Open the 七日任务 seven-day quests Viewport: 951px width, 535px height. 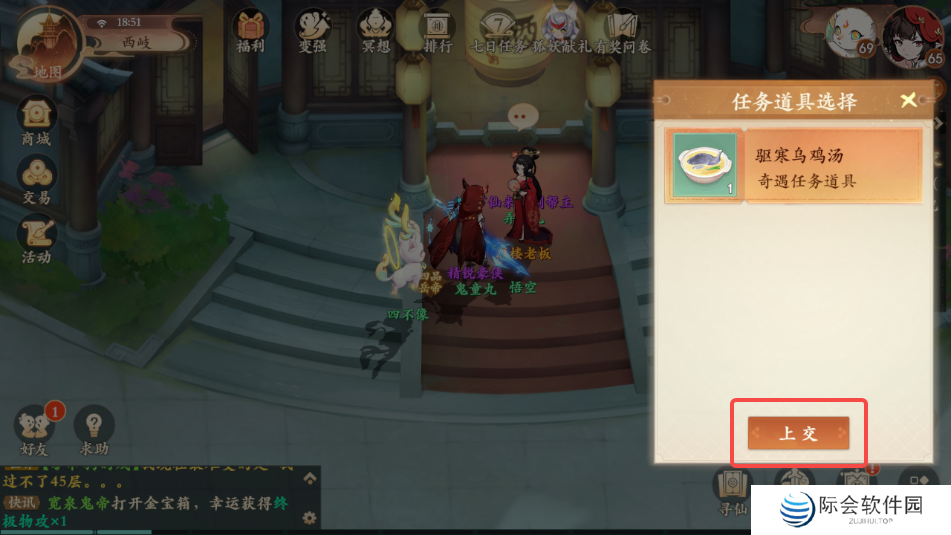(x=497, y=30)
